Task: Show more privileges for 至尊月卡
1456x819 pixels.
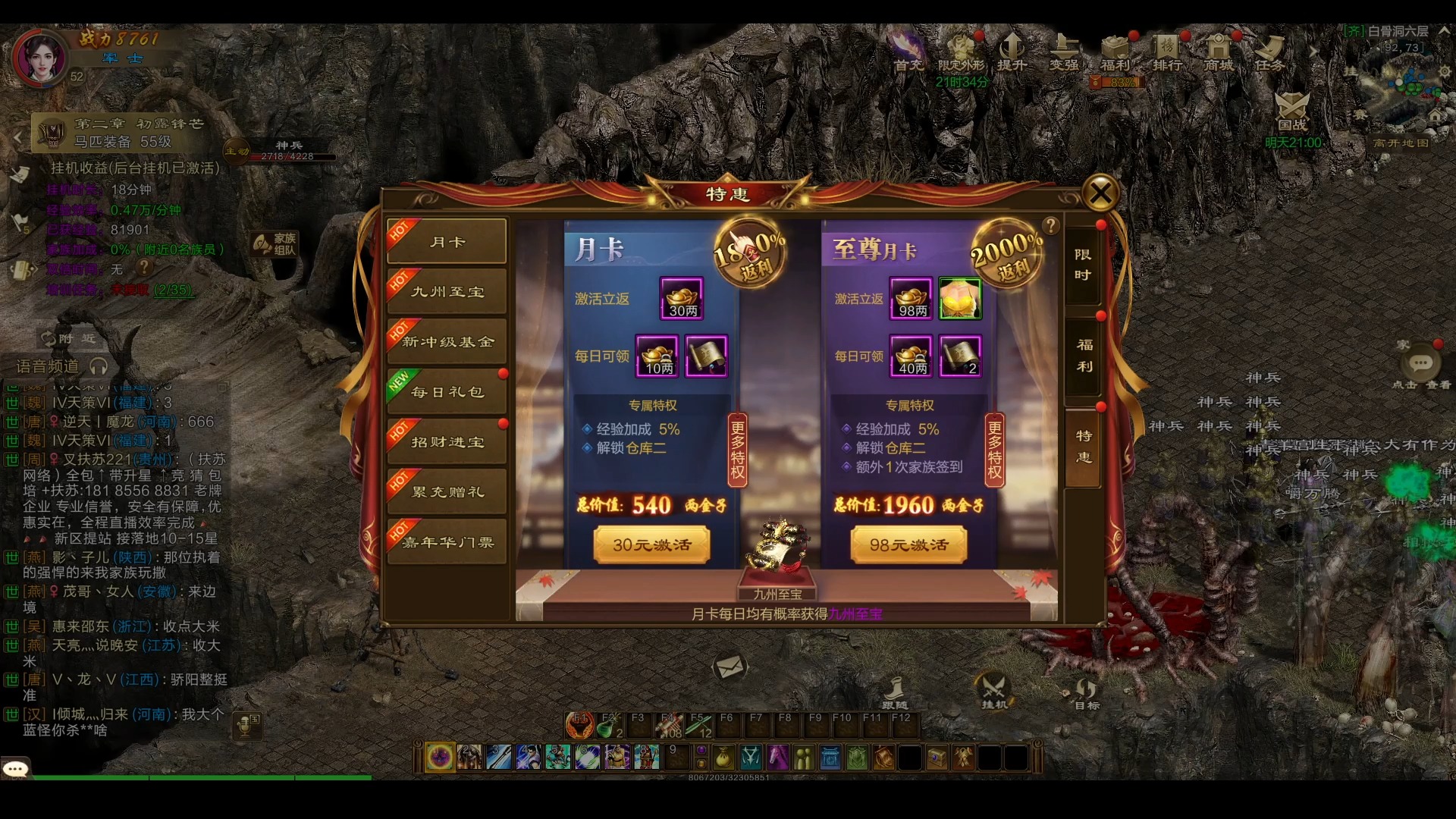Action: click(x=994, y=450)
